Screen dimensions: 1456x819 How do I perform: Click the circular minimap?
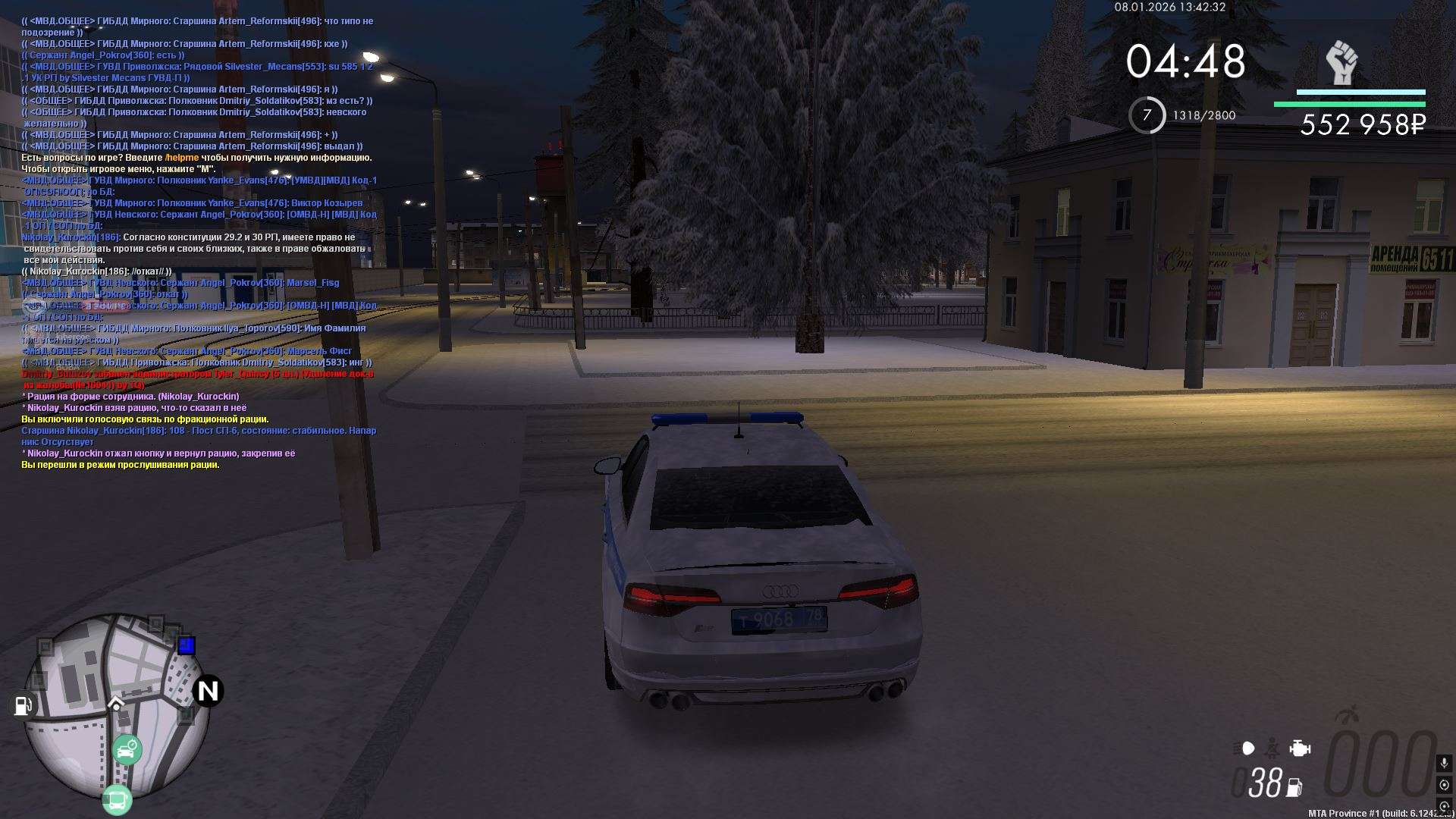click(116, 705)
